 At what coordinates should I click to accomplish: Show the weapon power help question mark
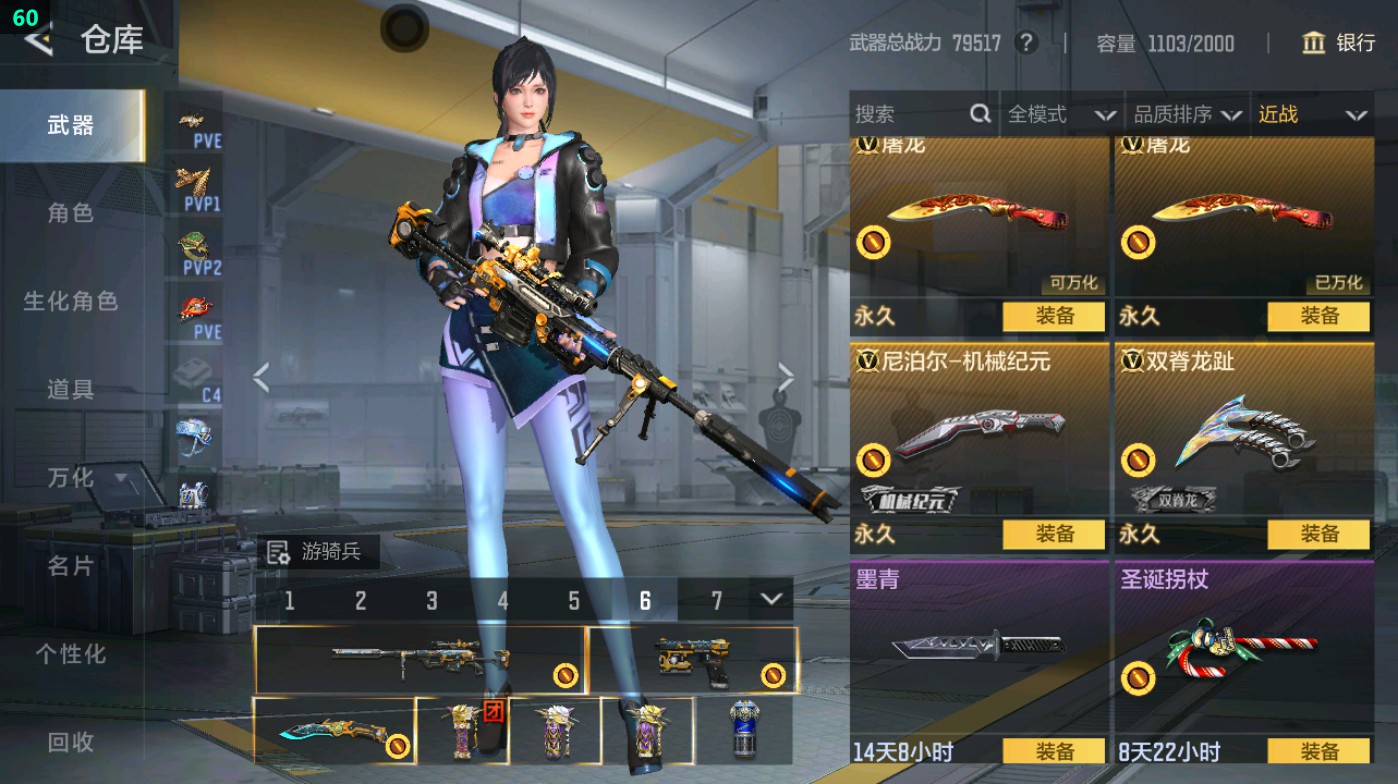click(x=1025, y=43)
